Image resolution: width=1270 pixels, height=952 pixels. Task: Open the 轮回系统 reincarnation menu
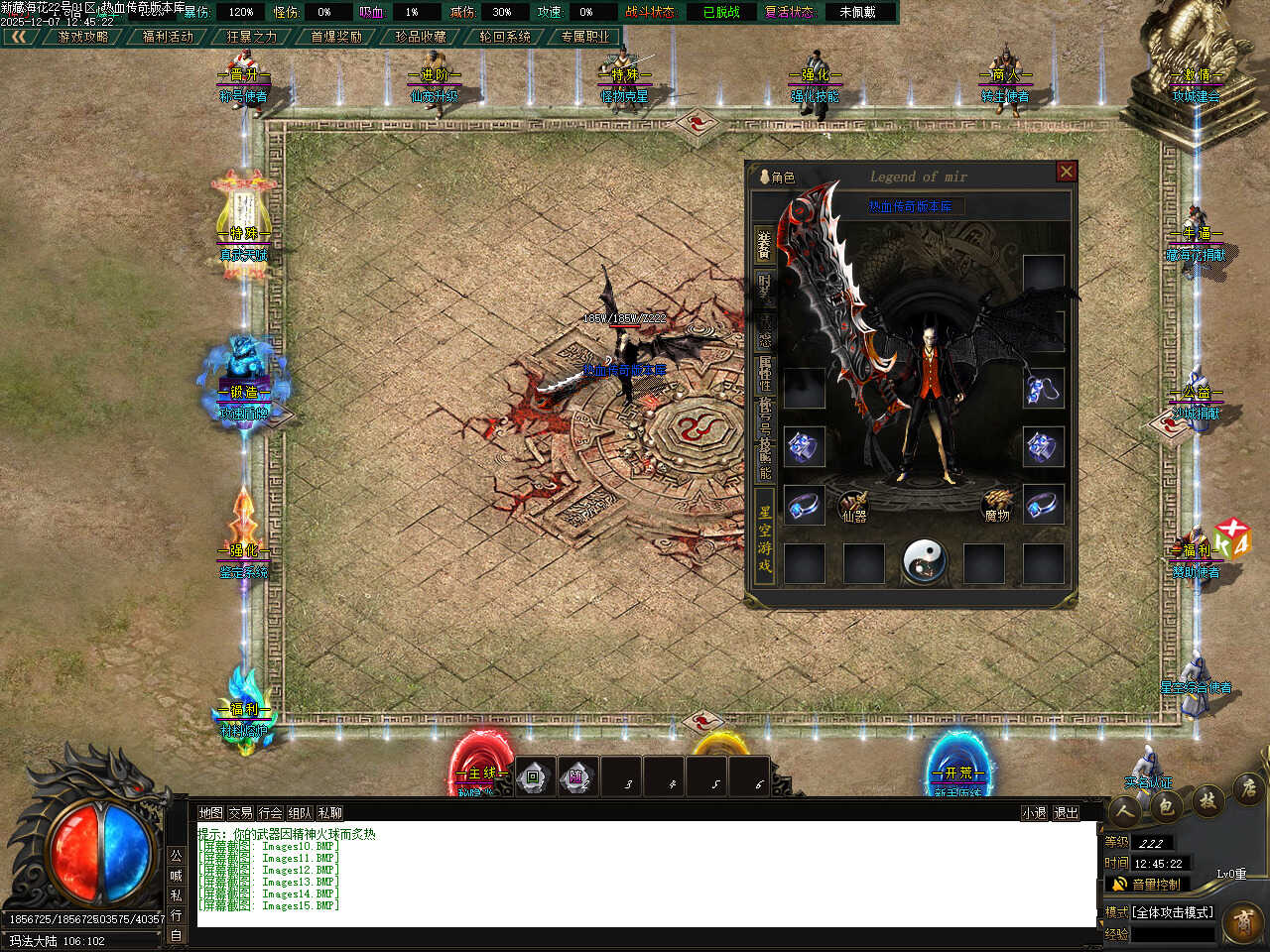pyautogui.click(x=505, y=37)
